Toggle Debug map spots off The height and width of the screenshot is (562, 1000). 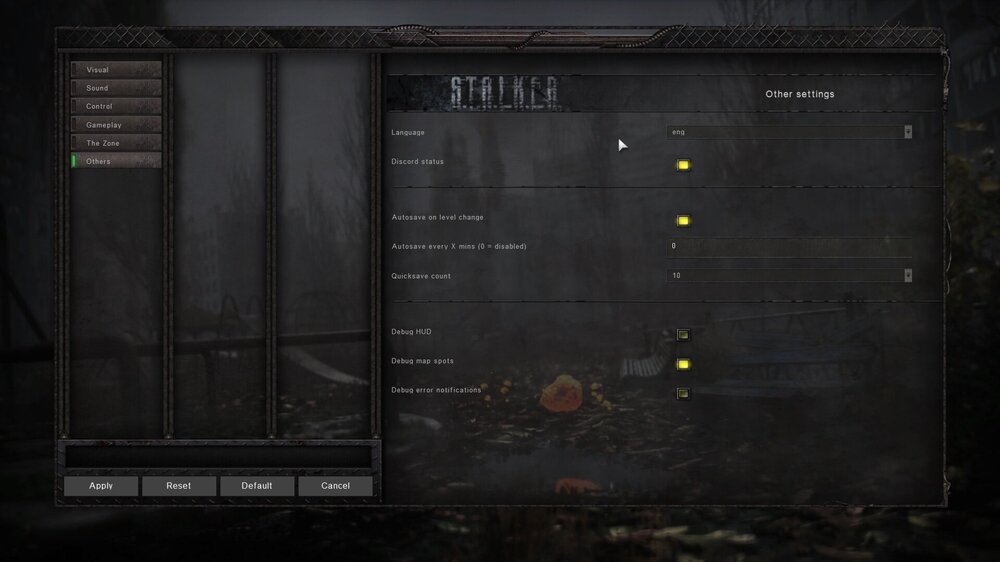(x=683, y=364)
